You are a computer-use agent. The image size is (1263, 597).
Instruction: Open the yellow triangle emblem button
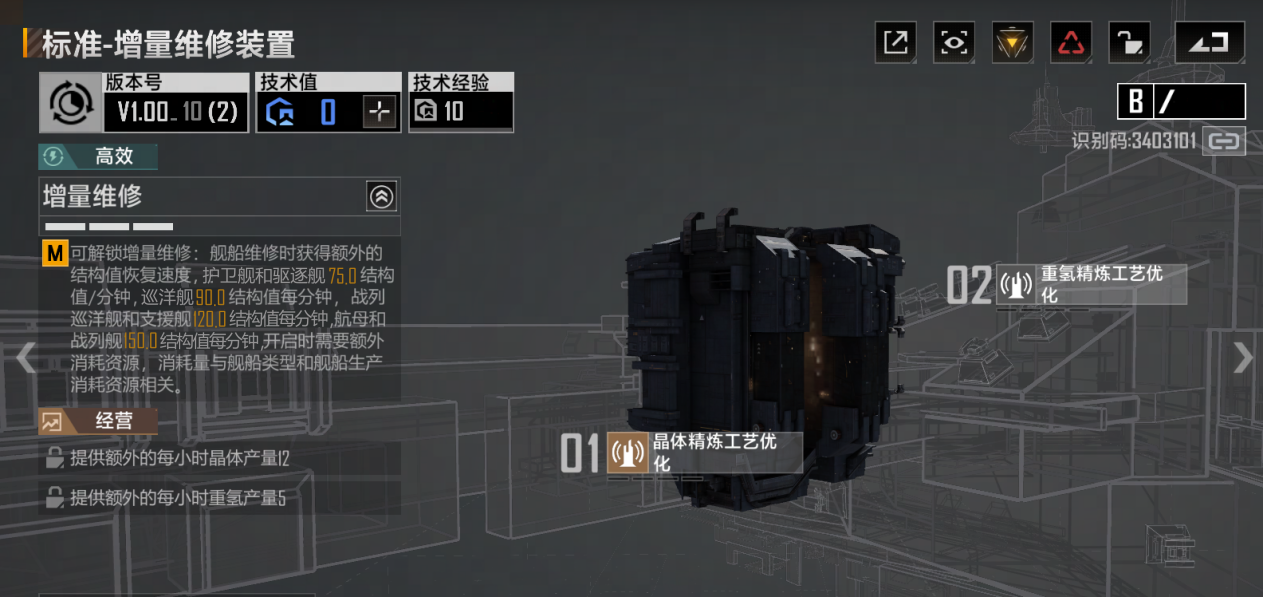click(1012, 42)
